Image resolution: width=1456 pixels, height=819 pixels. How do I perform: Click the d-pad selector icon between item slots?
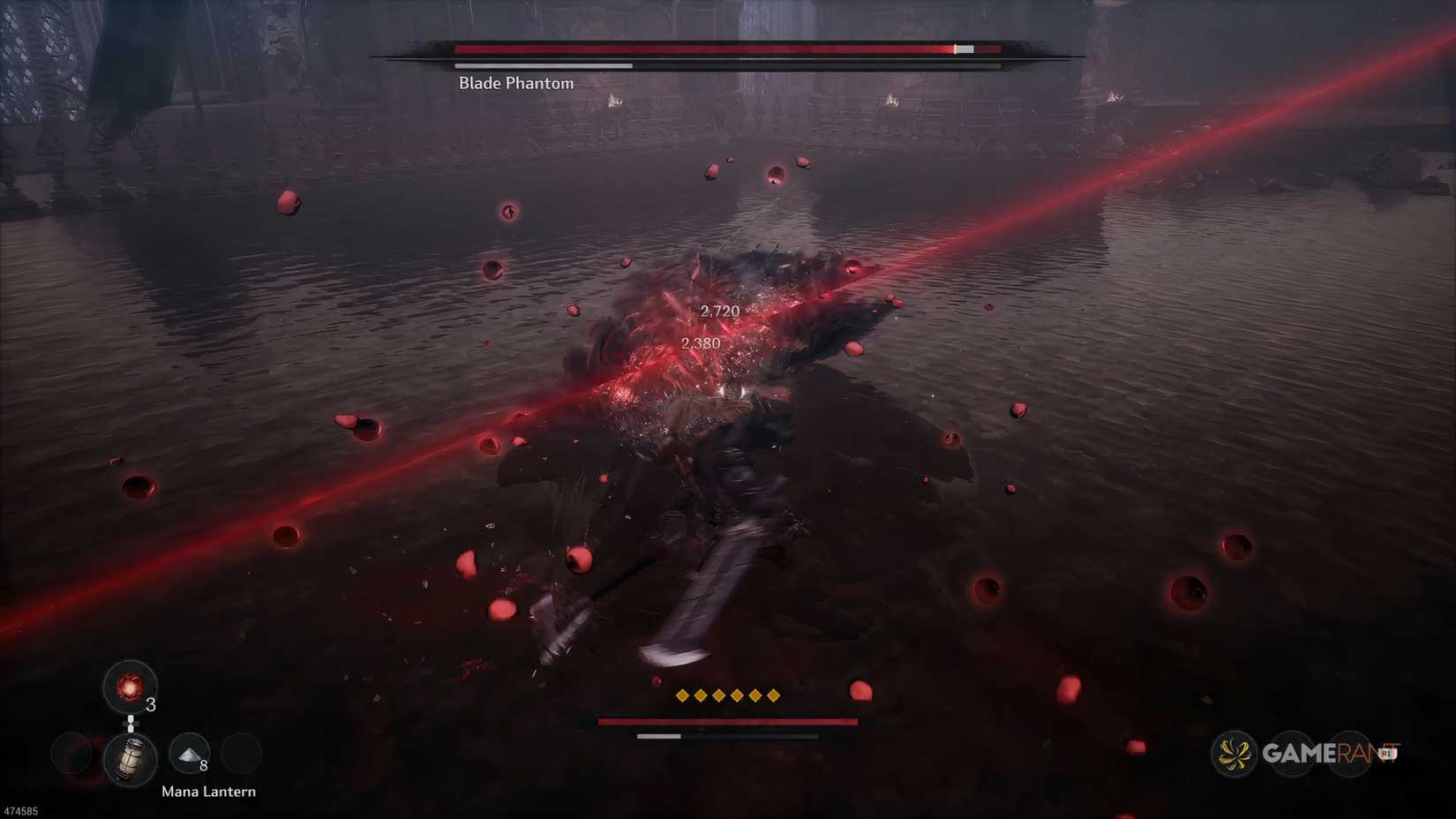click(131, 723)
